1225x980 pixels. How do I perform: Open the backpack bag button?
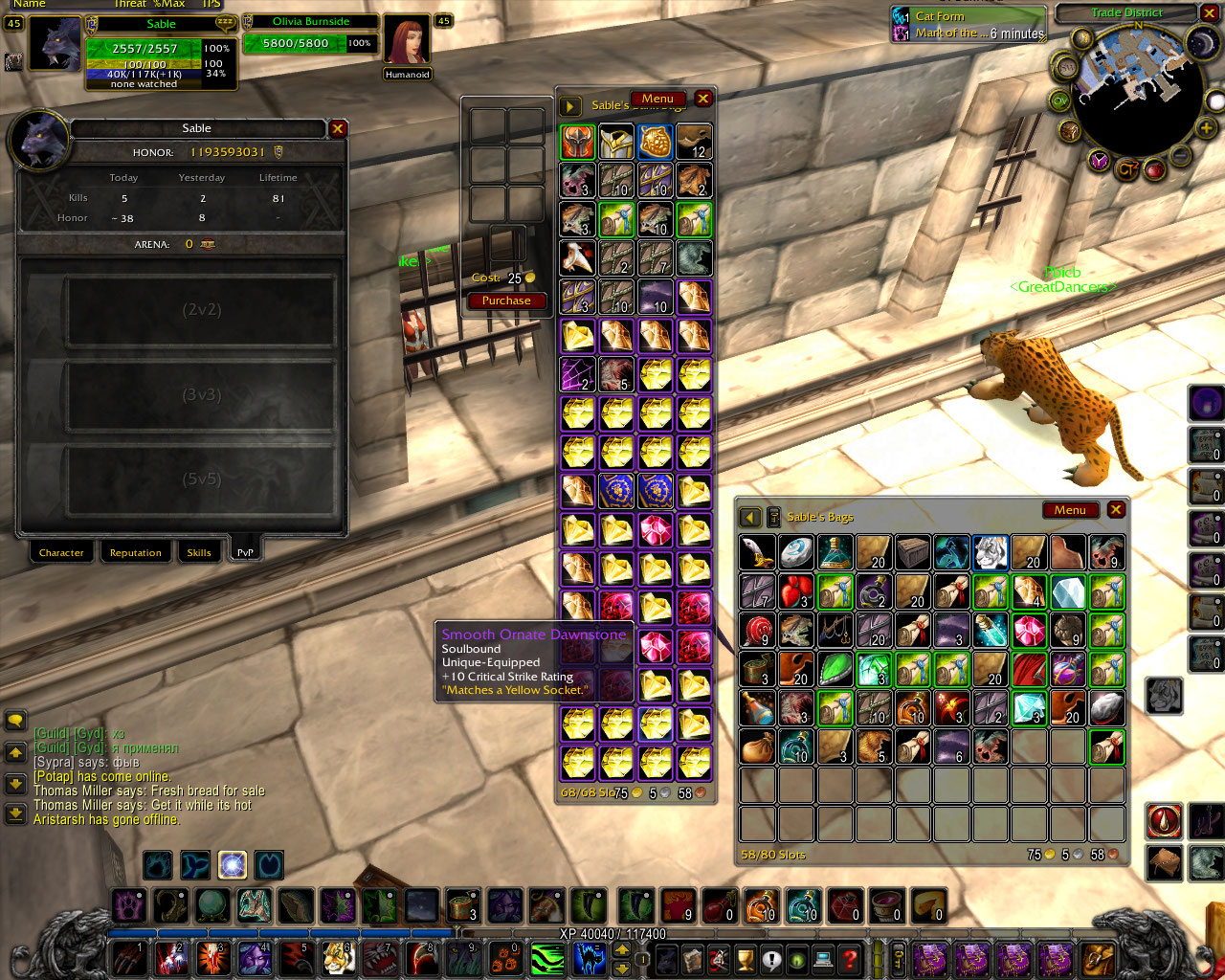(x=1099, y=958)
